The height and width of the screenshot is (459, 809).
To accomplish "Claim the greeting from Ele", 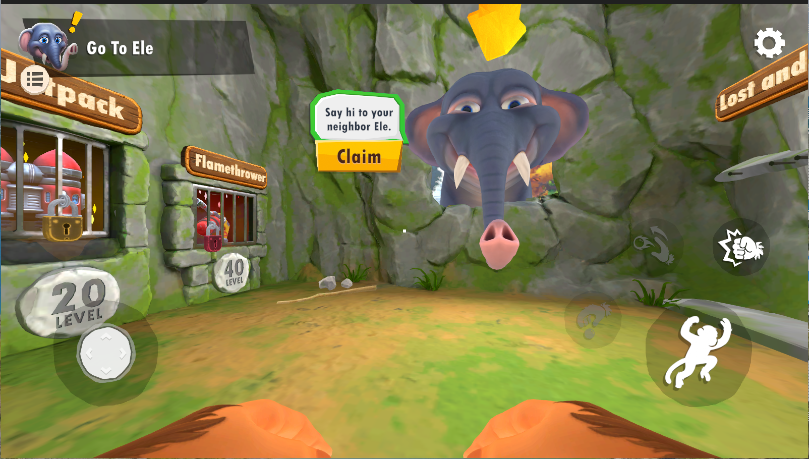I will pos(358,156).
